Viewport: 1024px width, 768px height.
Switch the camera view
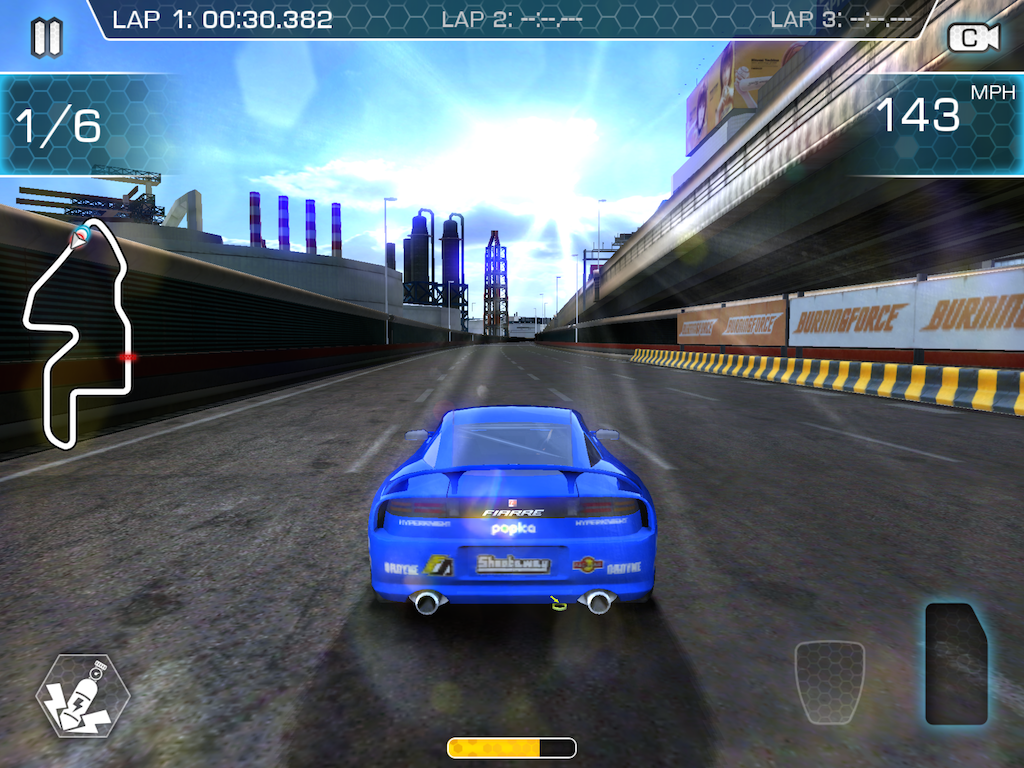[x=973, y=38]
